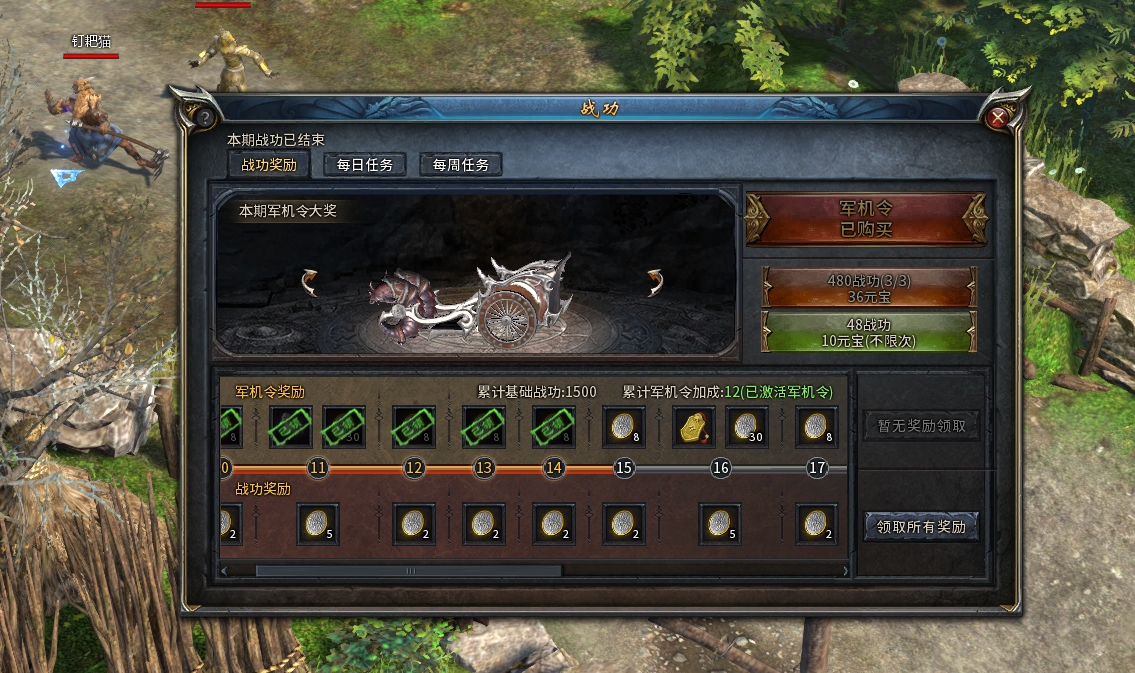Image resolution: width=1135 pixels, height=673 pixels.
Task: Close the 战功 window
Action: point(997,118)
